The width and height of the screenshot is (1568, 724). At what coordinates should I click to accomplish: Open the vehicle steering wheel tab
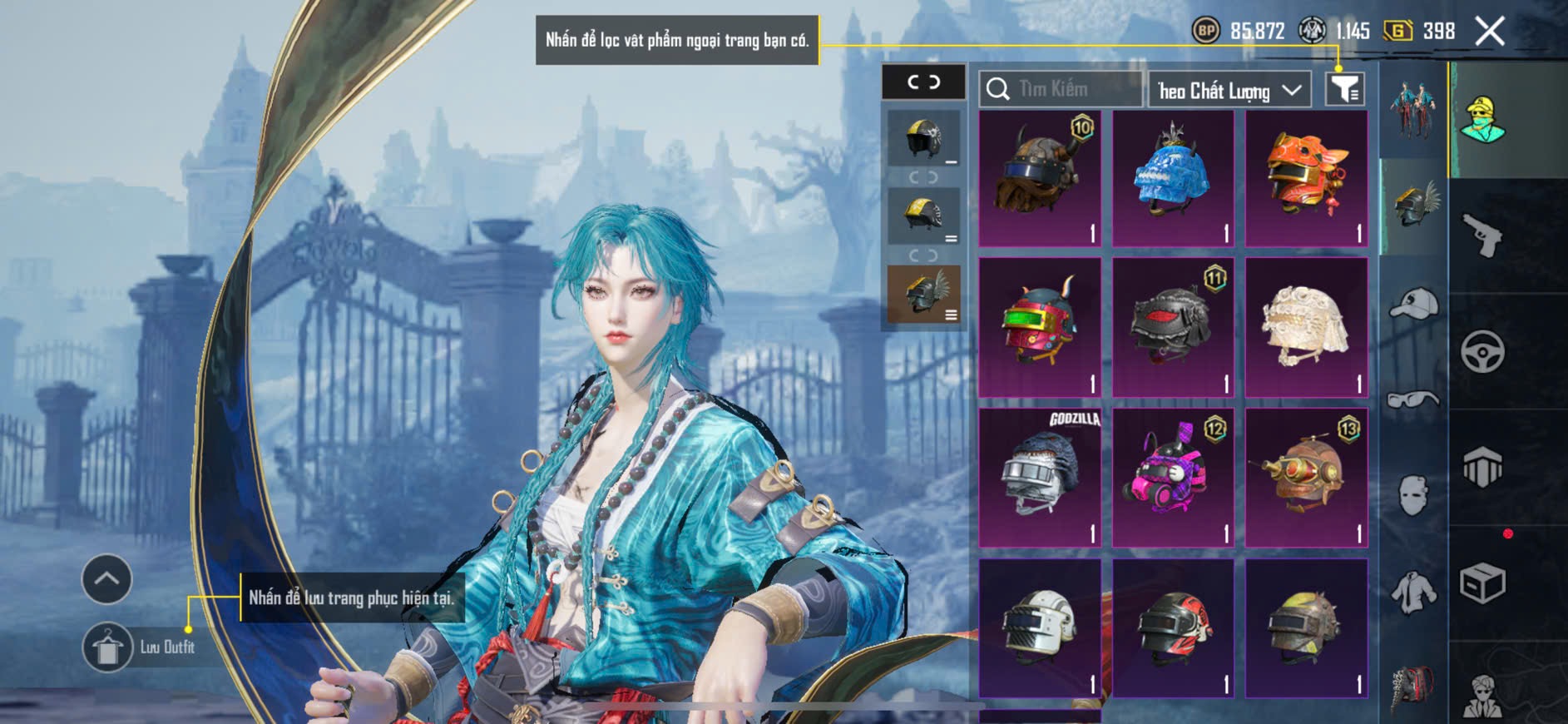coord(1482,351)
